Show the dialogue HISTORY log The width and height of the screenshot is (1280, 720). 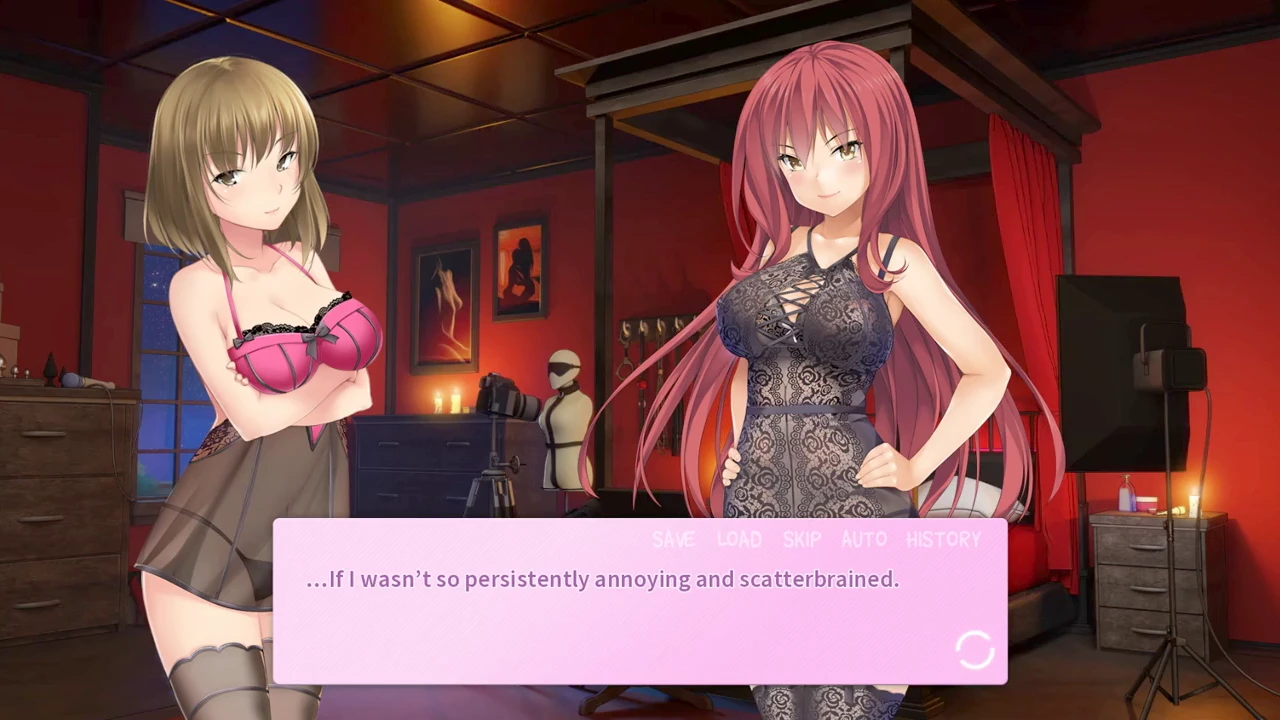(943, 540)
